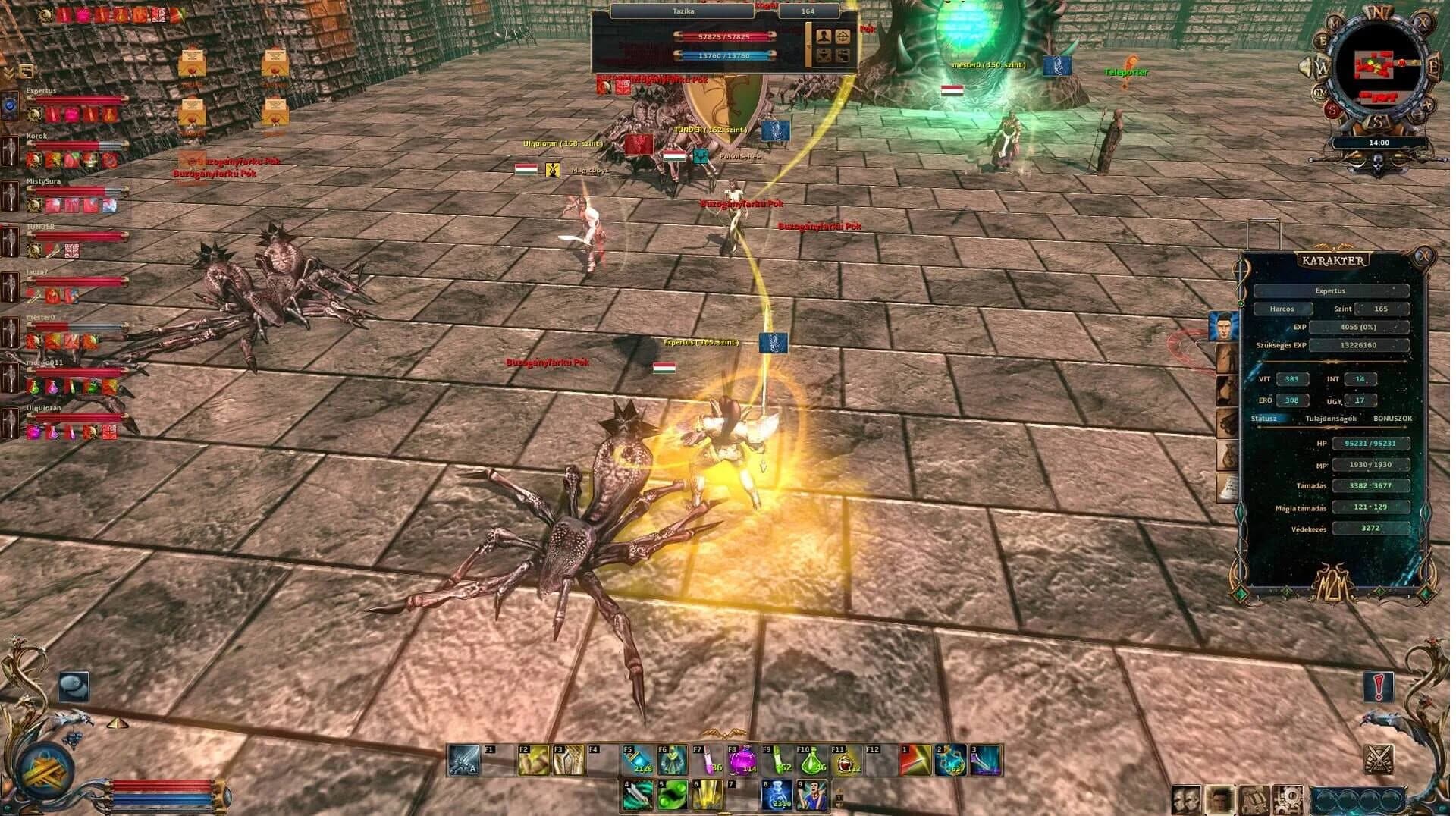Click the clock showing 14:00 under the minimap
The width and height of the screenshot is (1456, 816).
click(x=1379, y=143)
